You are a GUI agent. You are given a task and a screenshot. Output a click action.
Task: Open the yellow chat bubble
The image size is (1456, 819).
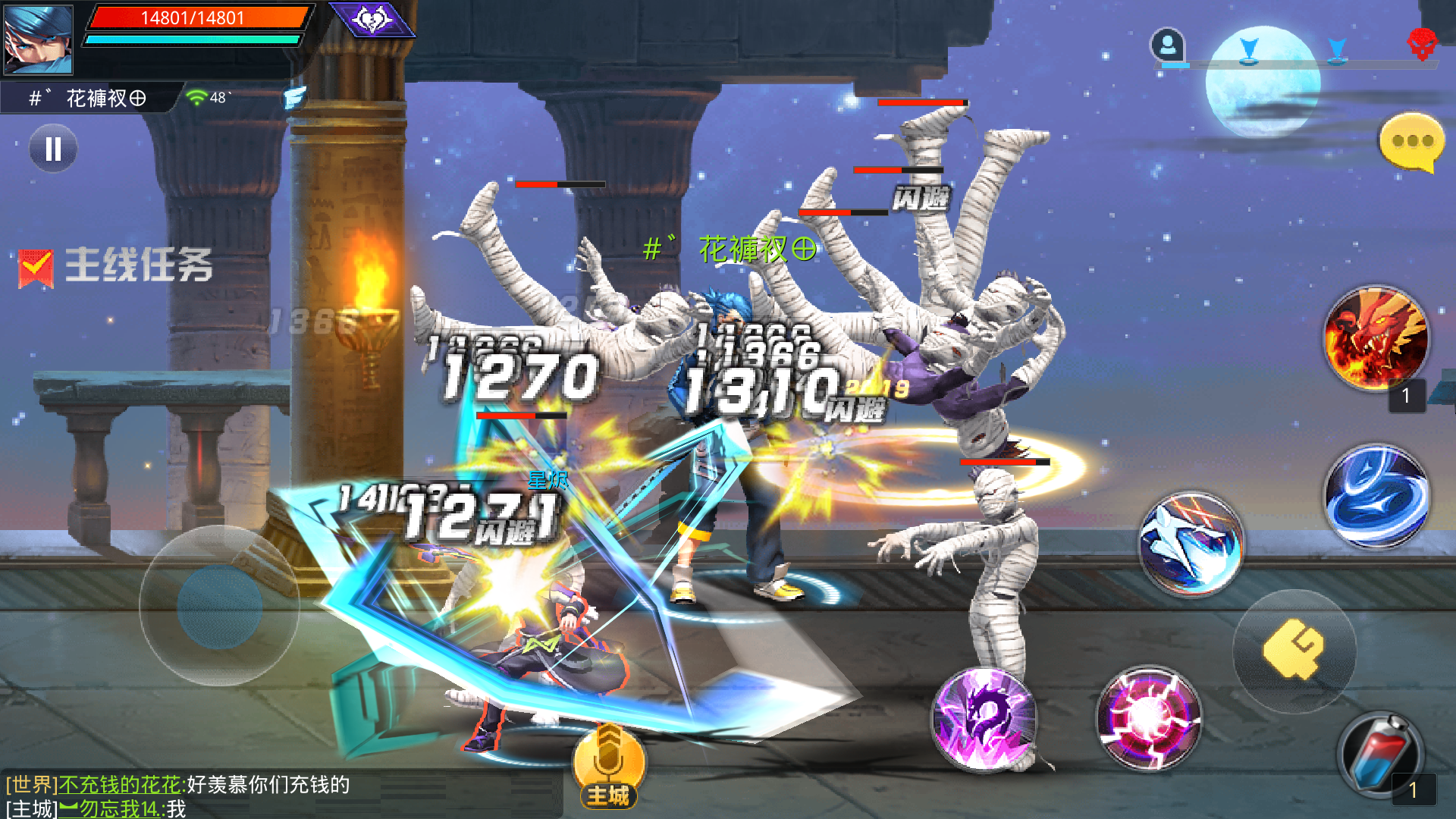coord(1410,143)
